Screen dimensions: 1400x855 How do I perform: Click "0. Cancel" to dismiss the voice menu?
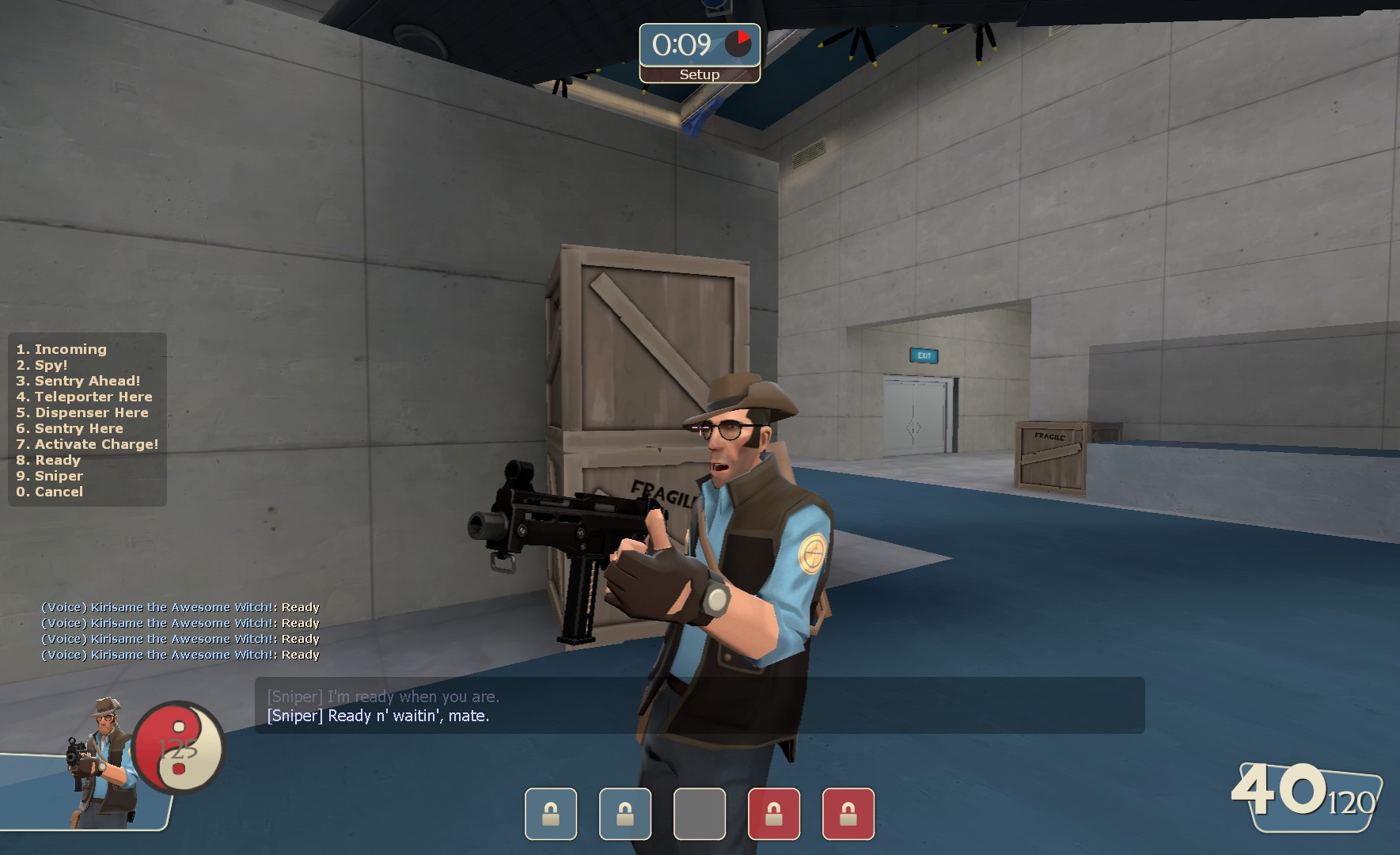click(49, 492)
